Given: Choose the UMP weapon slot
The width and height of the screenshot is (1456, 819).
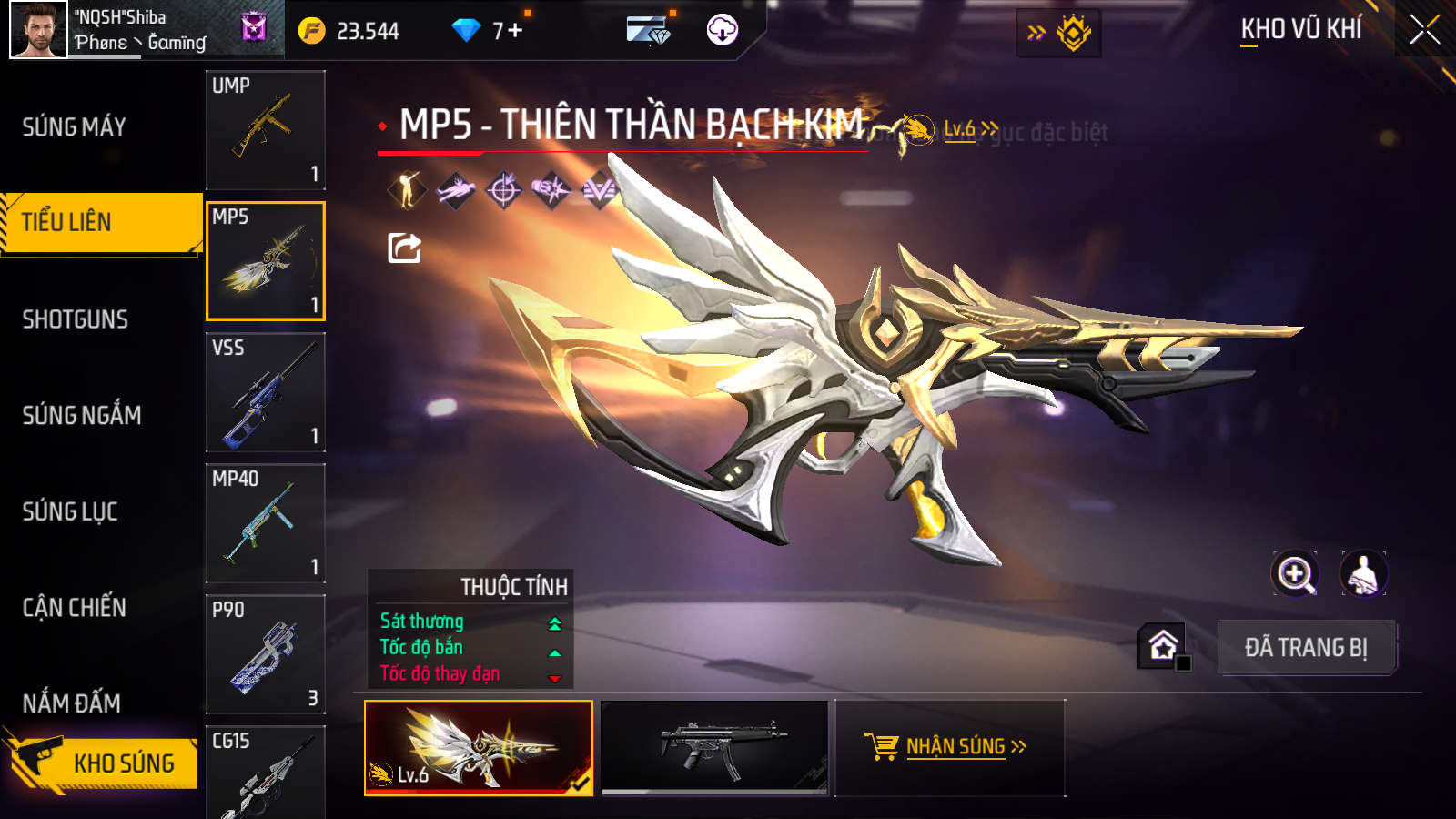Looking at the screenshot, I should pyautogui.click(x=265, y=129).
